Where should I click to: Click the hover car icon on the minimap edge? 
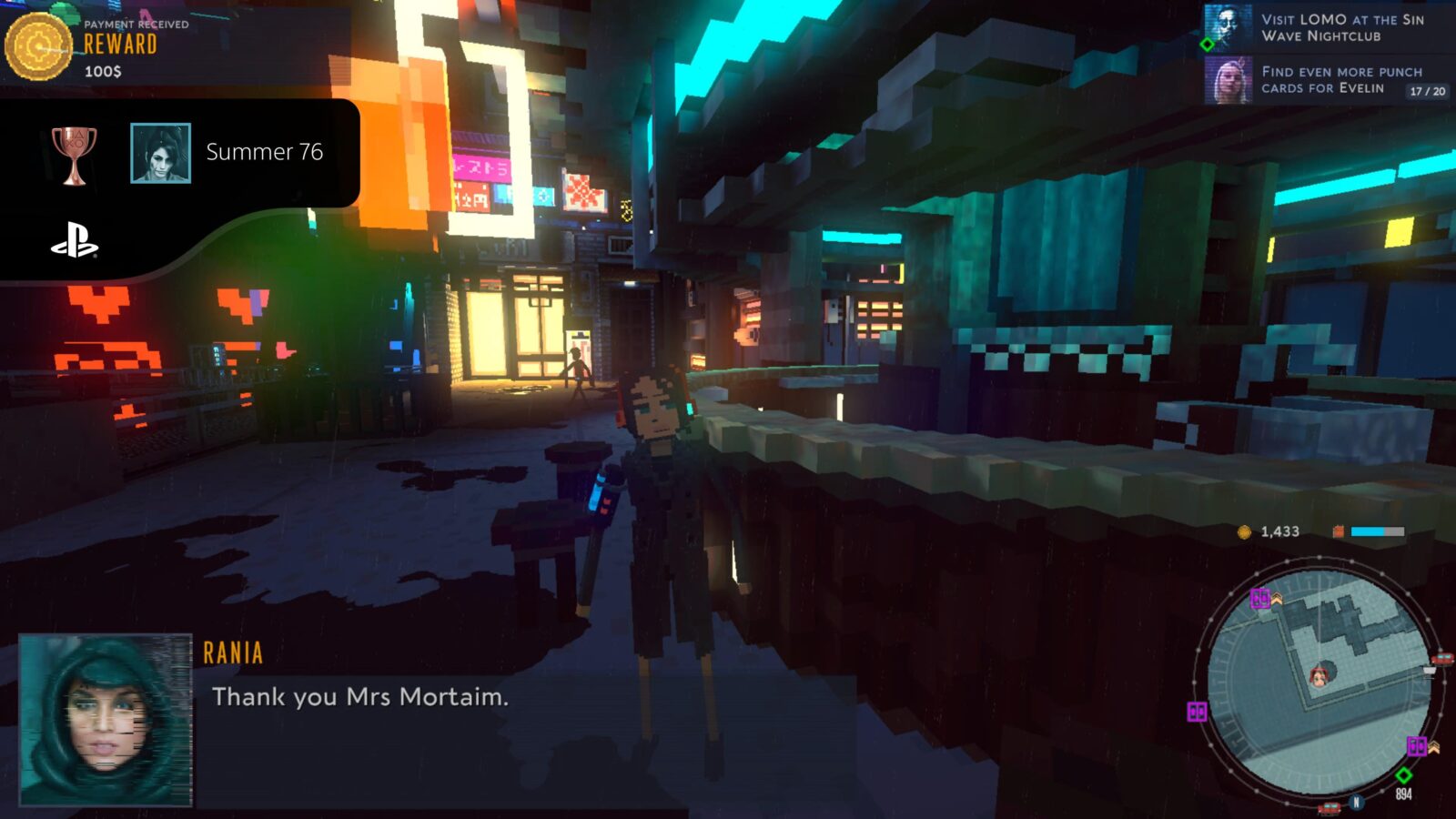coord(1442,658)
